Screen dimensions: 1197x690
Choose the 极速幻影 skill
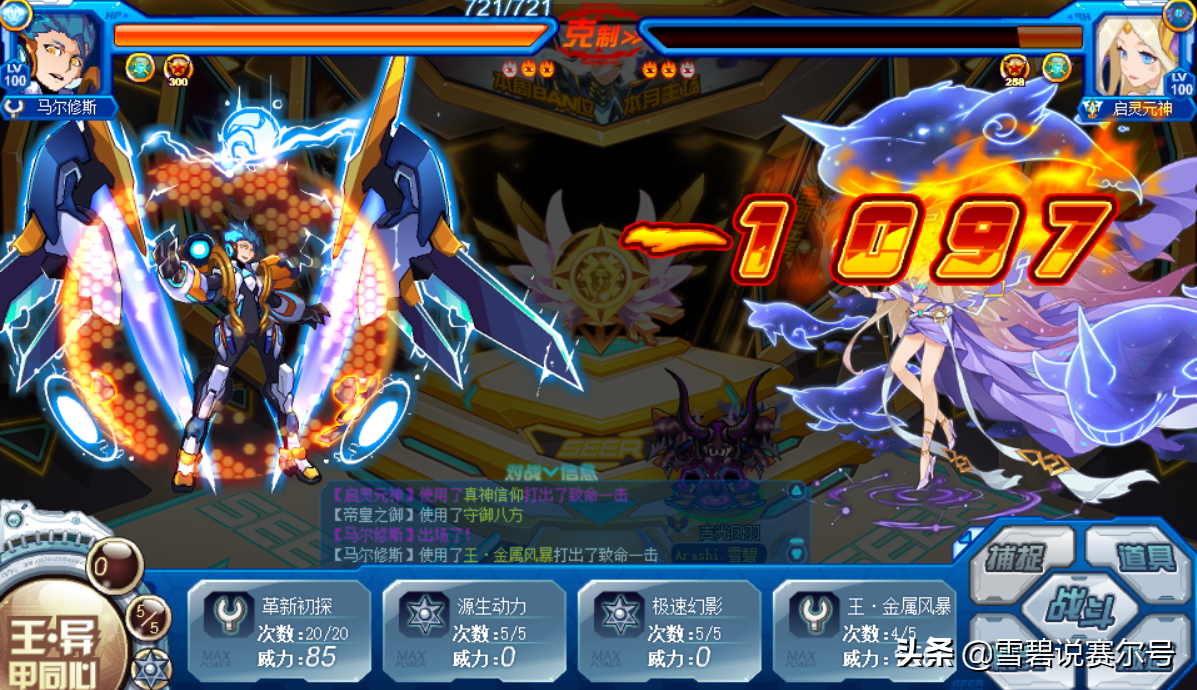tap(668, 631)
